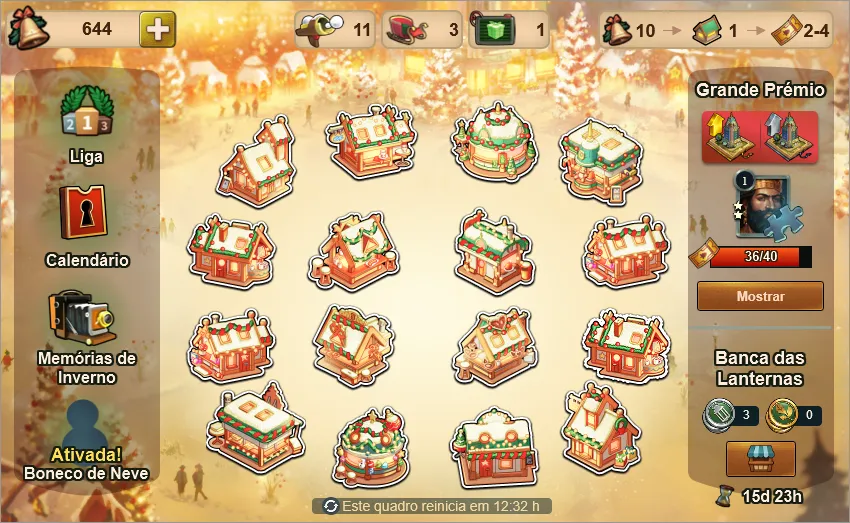Click the toy airplane resource counter
Screen dimensions: 850x523
tap(334, 30)
